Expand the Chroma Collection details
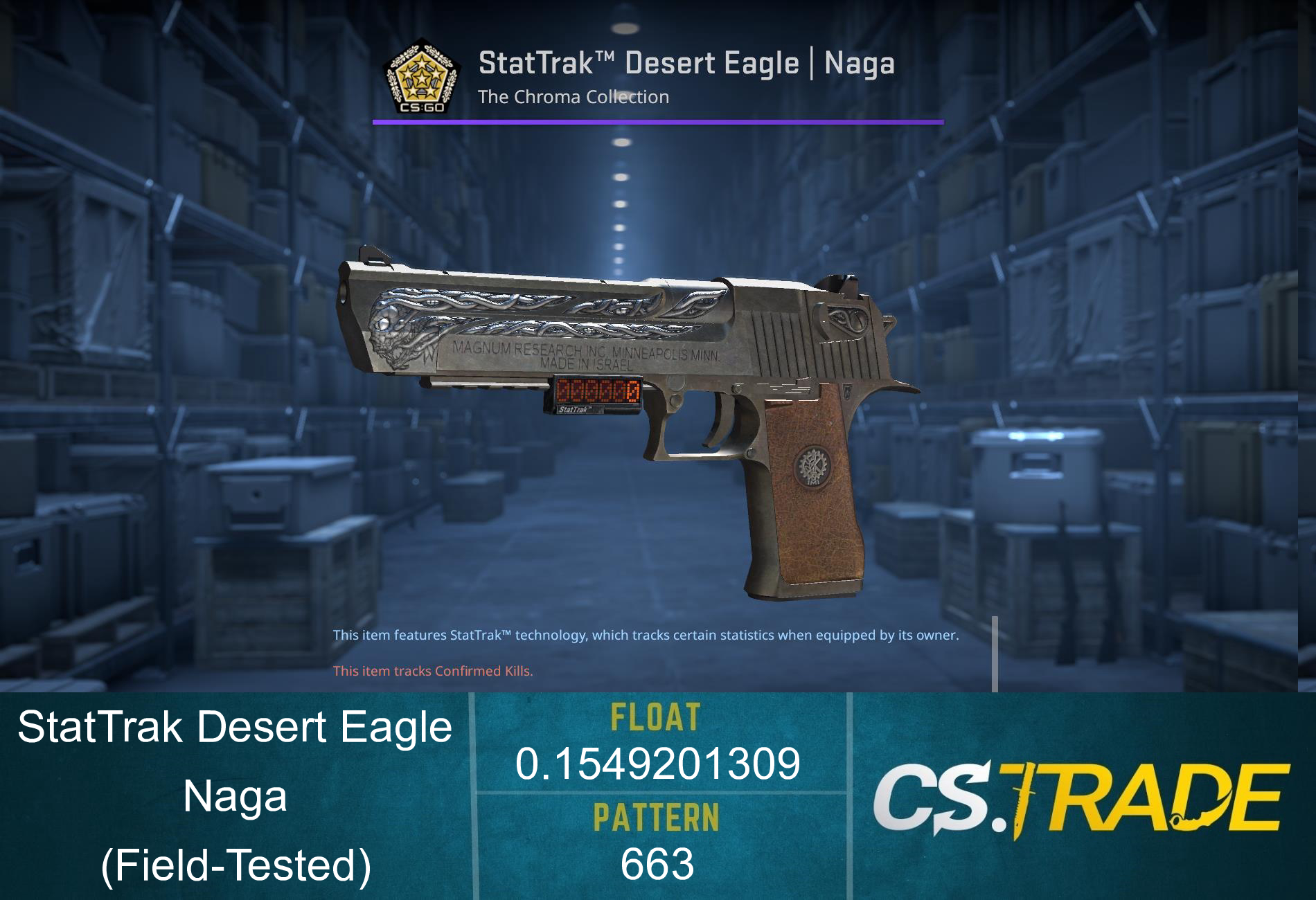The height and width of the screenshot is (900, 1316). coord(574,97)
